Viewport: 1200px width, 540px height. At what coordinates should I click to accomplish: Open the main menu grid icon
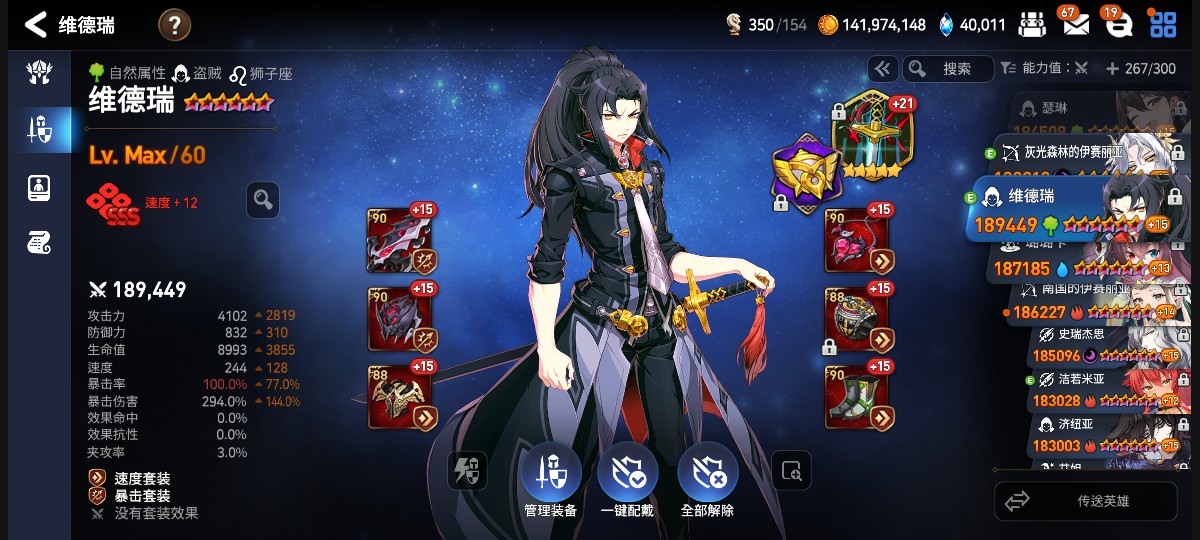1163,24
